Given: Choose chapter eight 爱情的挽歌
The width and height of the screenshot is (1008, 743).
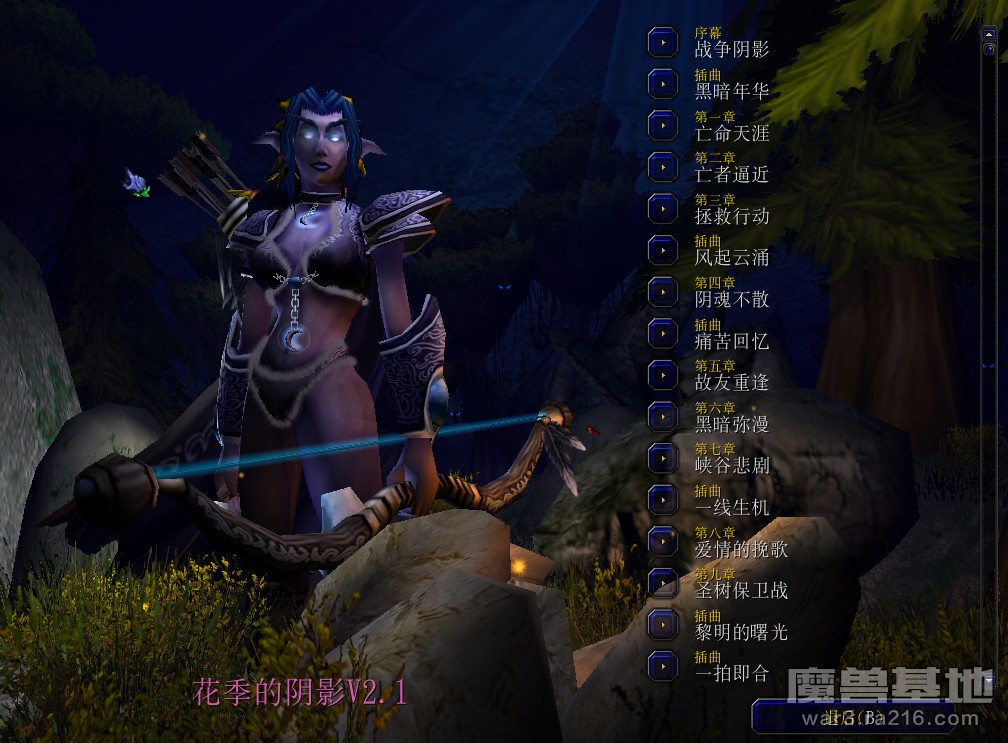Looking at the screenshot, I should pyautogui.click(x=663, y=540).
